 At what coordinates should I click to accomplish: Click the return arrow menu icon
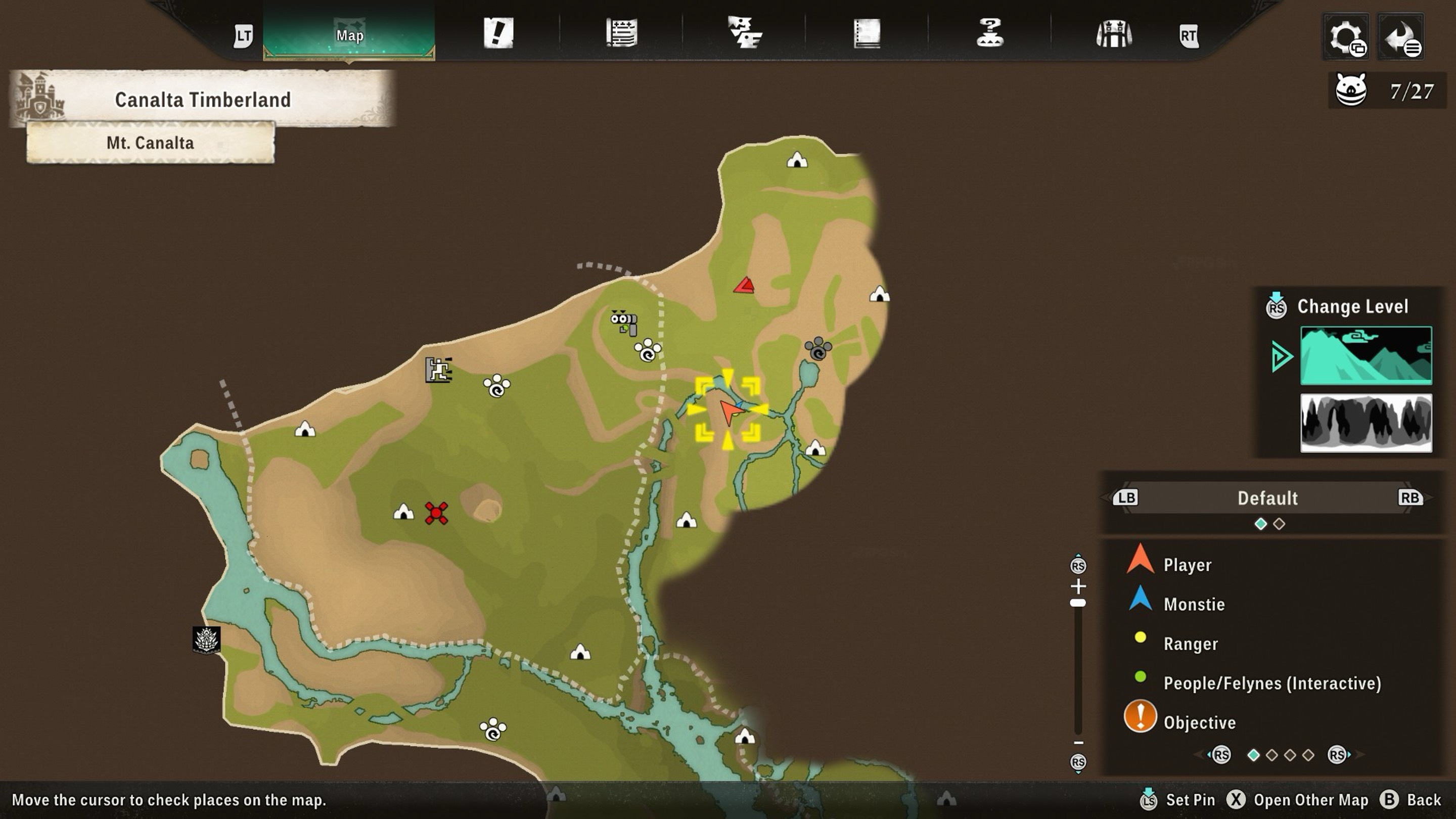1401,37
